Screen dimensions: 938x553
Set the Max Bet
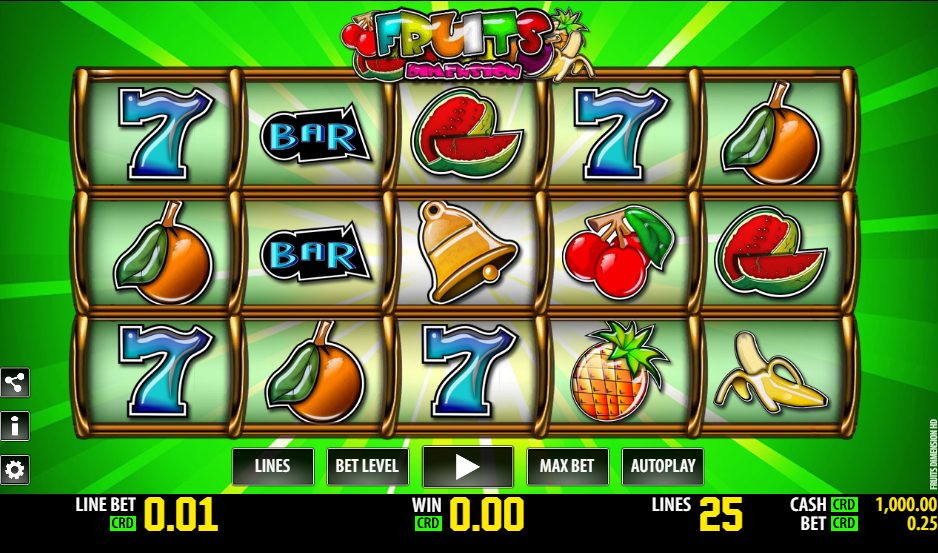tap(567, 466)
